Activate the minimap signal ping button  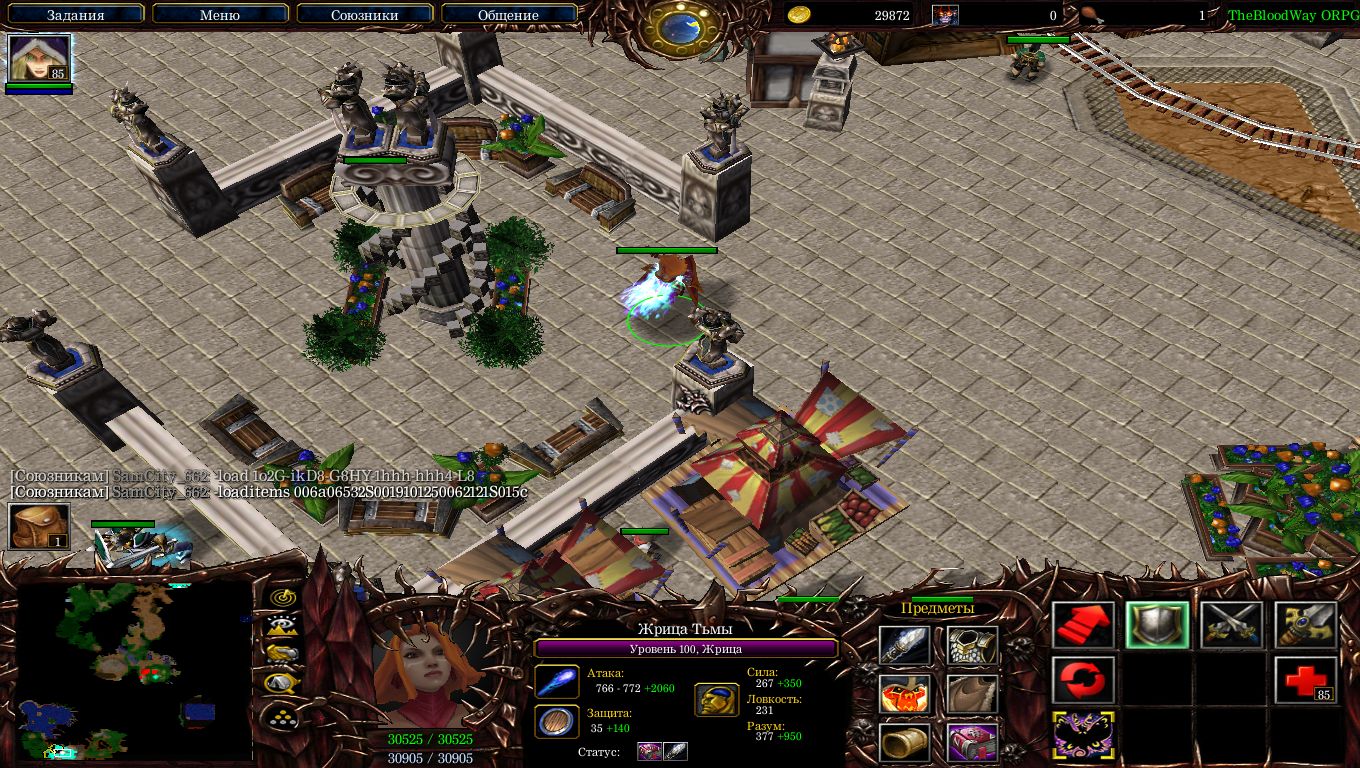click(x=281, y=597)
